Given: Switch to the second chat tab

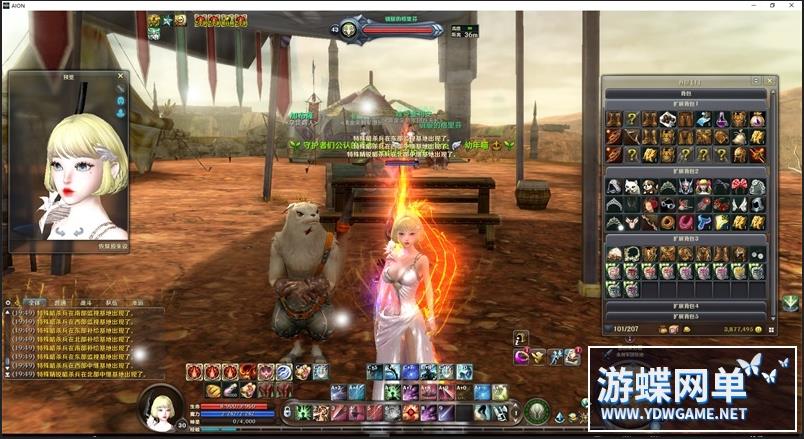Looking at the screenshot, I should [60, 301].
